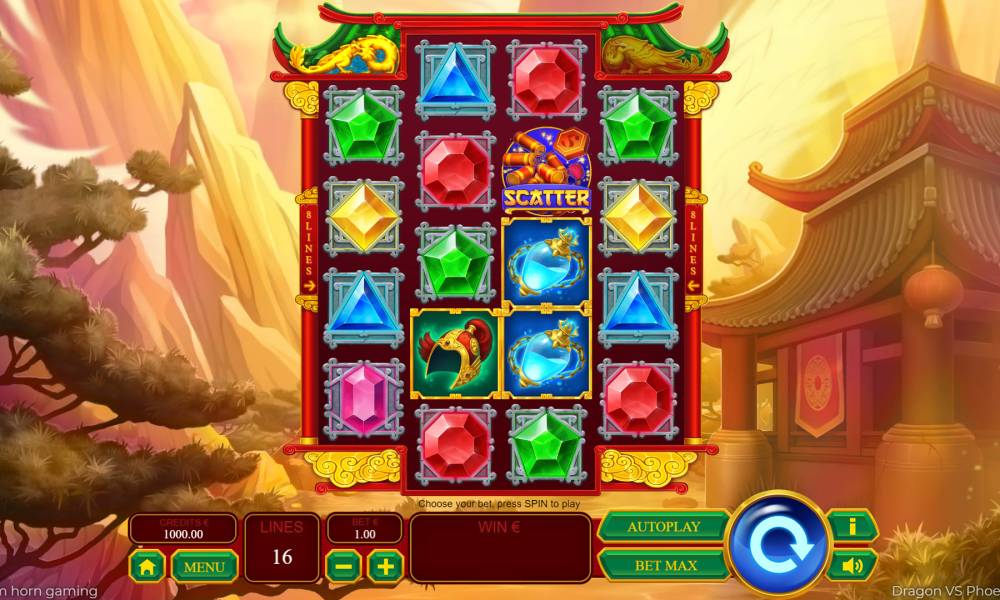Decrease the bet with the minus button
Viewport: 1000px width, 600px height.
tap(343, 567)
